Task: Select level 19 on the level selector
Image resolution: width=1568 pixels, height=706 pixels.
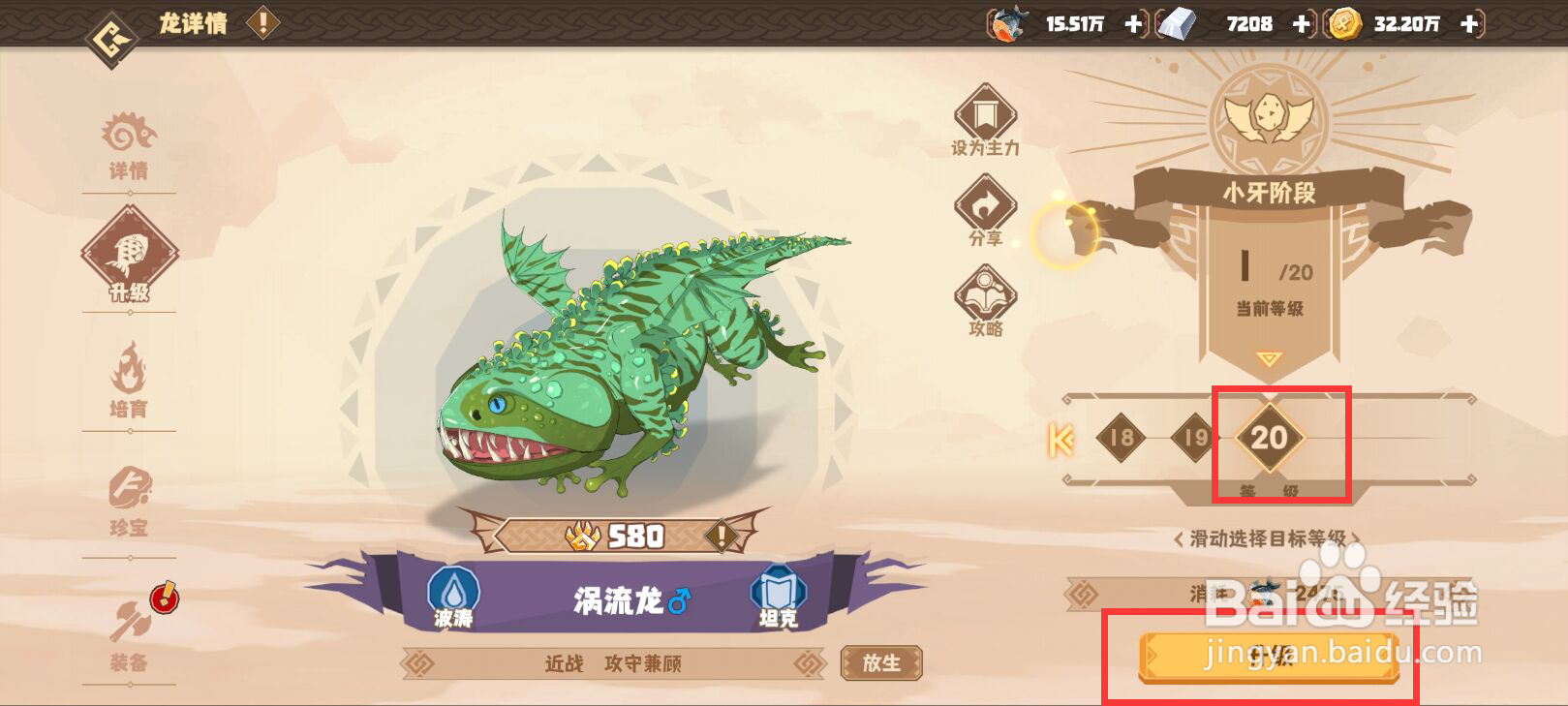Action: point(1193,439)
